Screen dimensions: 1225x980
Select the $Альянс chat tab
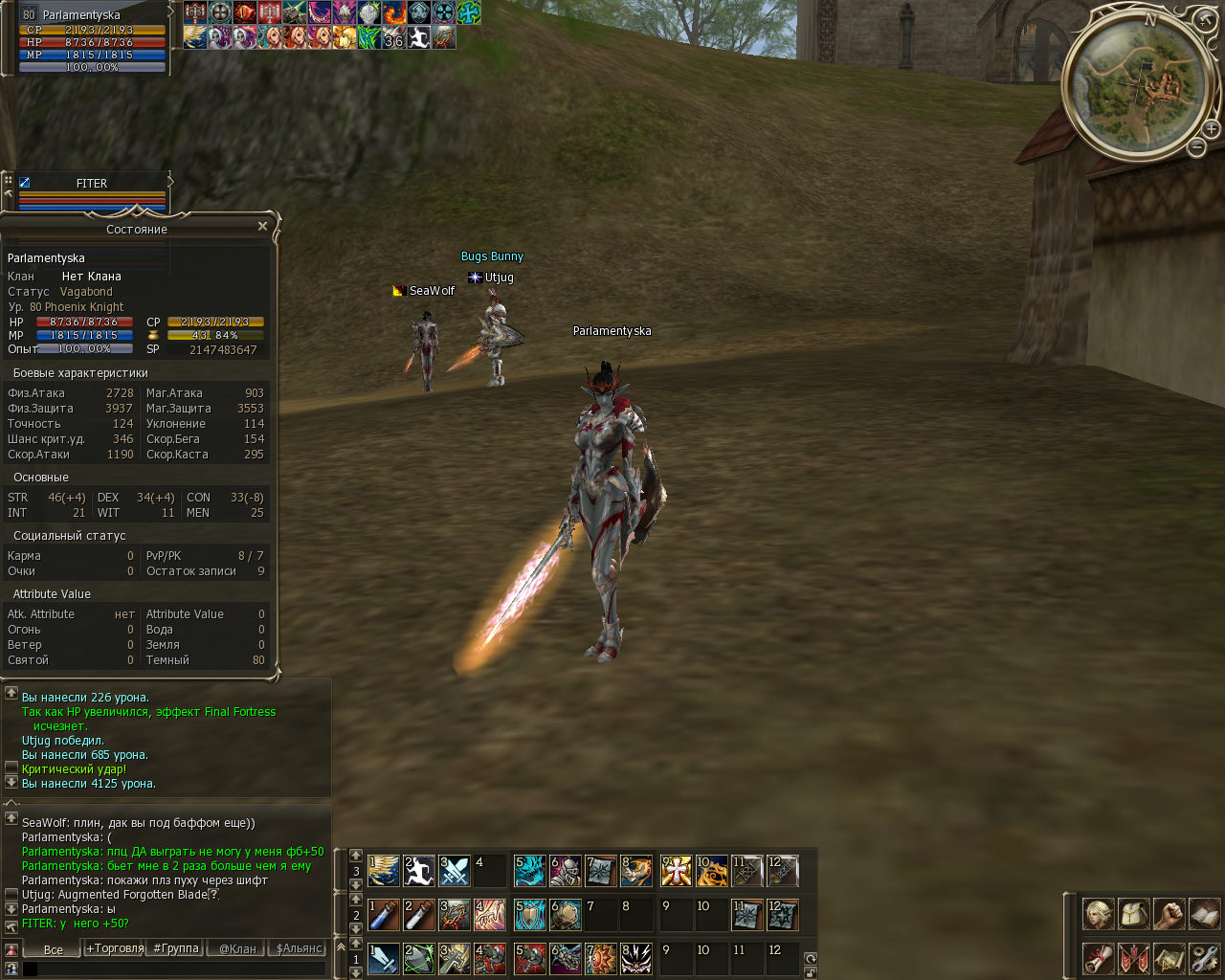point(300,948)
